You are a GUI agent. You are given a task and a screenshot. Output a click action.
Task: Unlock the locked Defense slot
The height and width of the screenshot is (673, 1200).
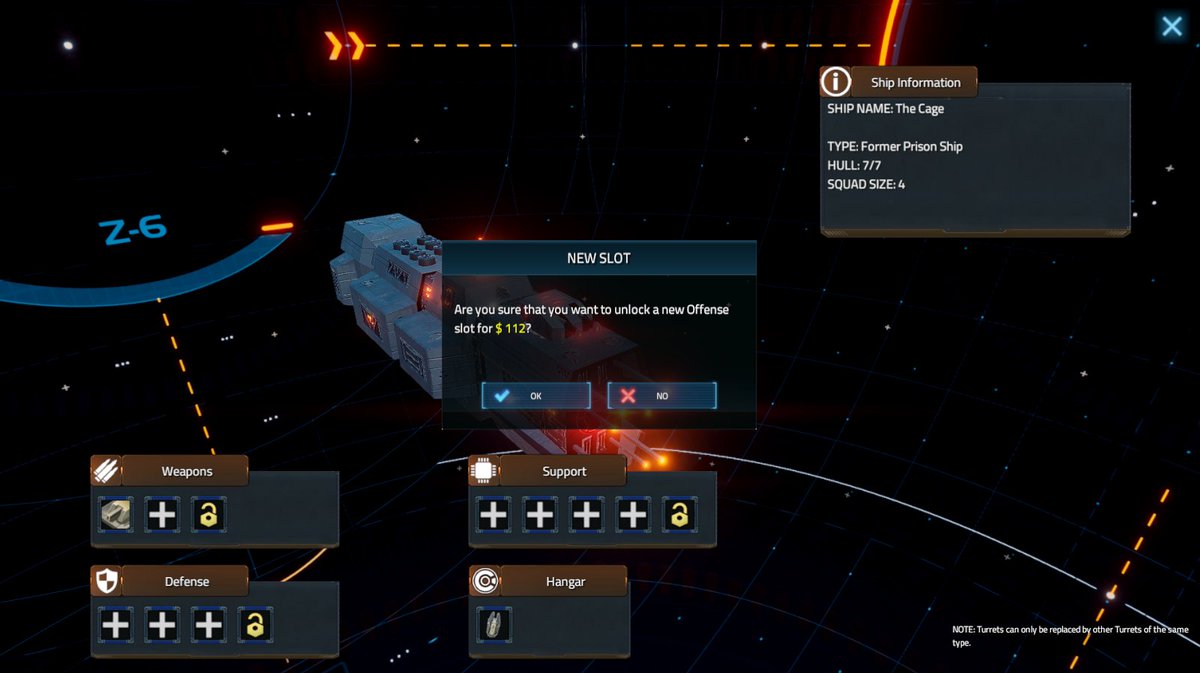255,625
